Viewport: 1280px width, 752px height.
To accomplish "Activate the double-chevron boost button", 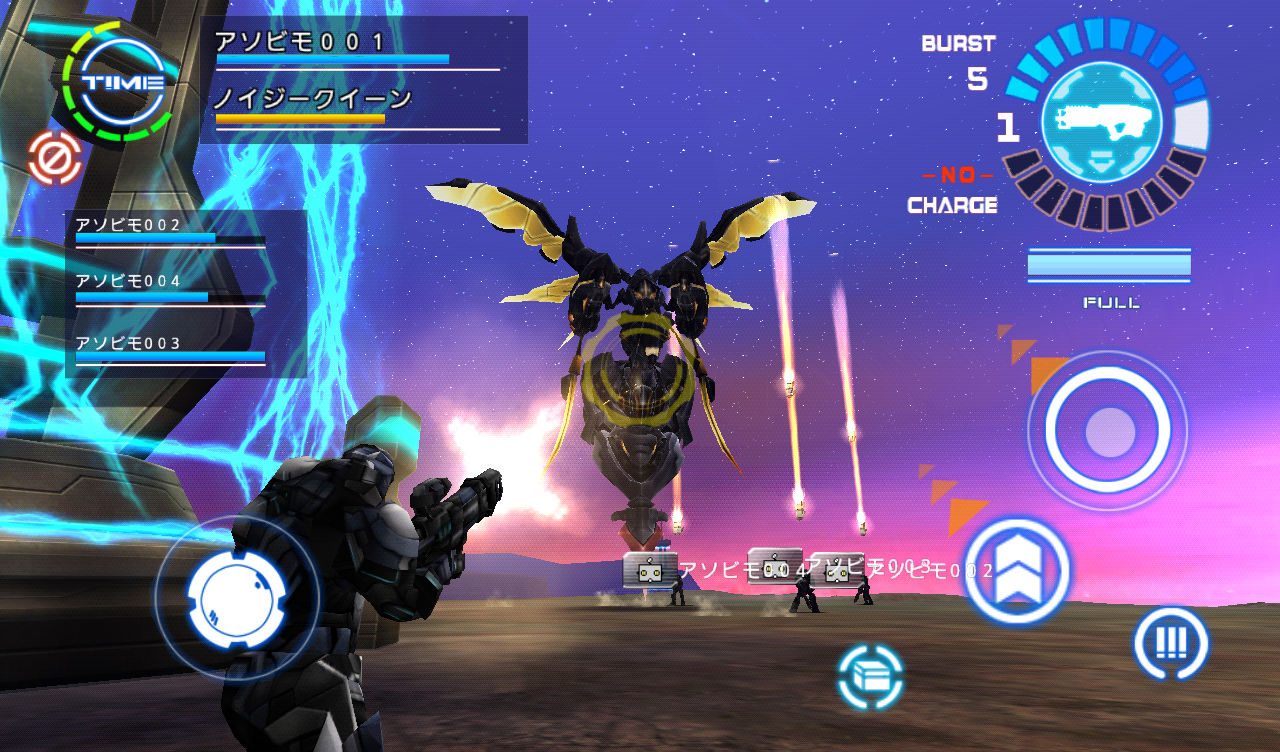I will point(1017,571).
